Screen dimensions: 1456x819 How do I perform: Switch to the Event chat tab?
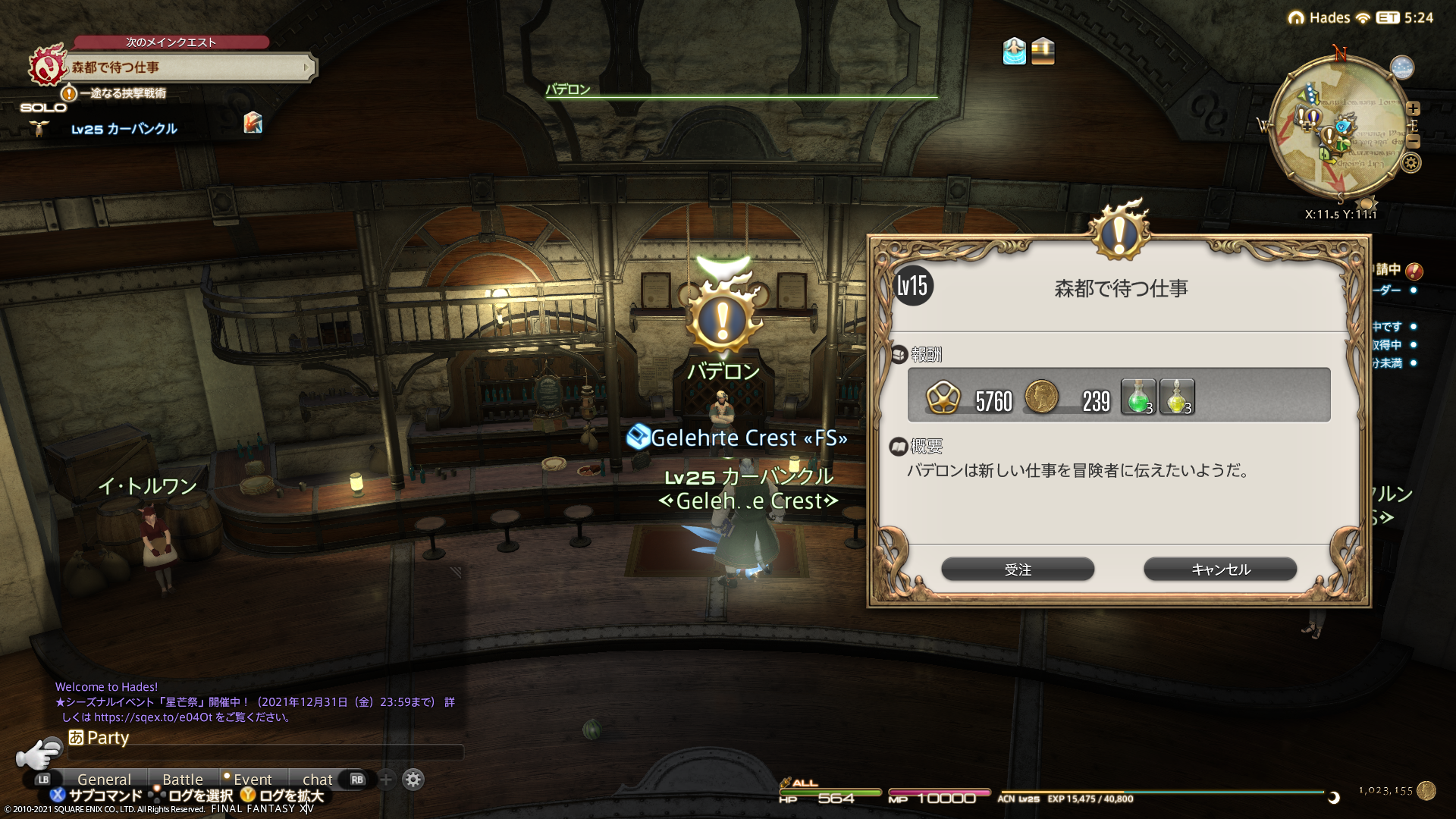[252, 780]
